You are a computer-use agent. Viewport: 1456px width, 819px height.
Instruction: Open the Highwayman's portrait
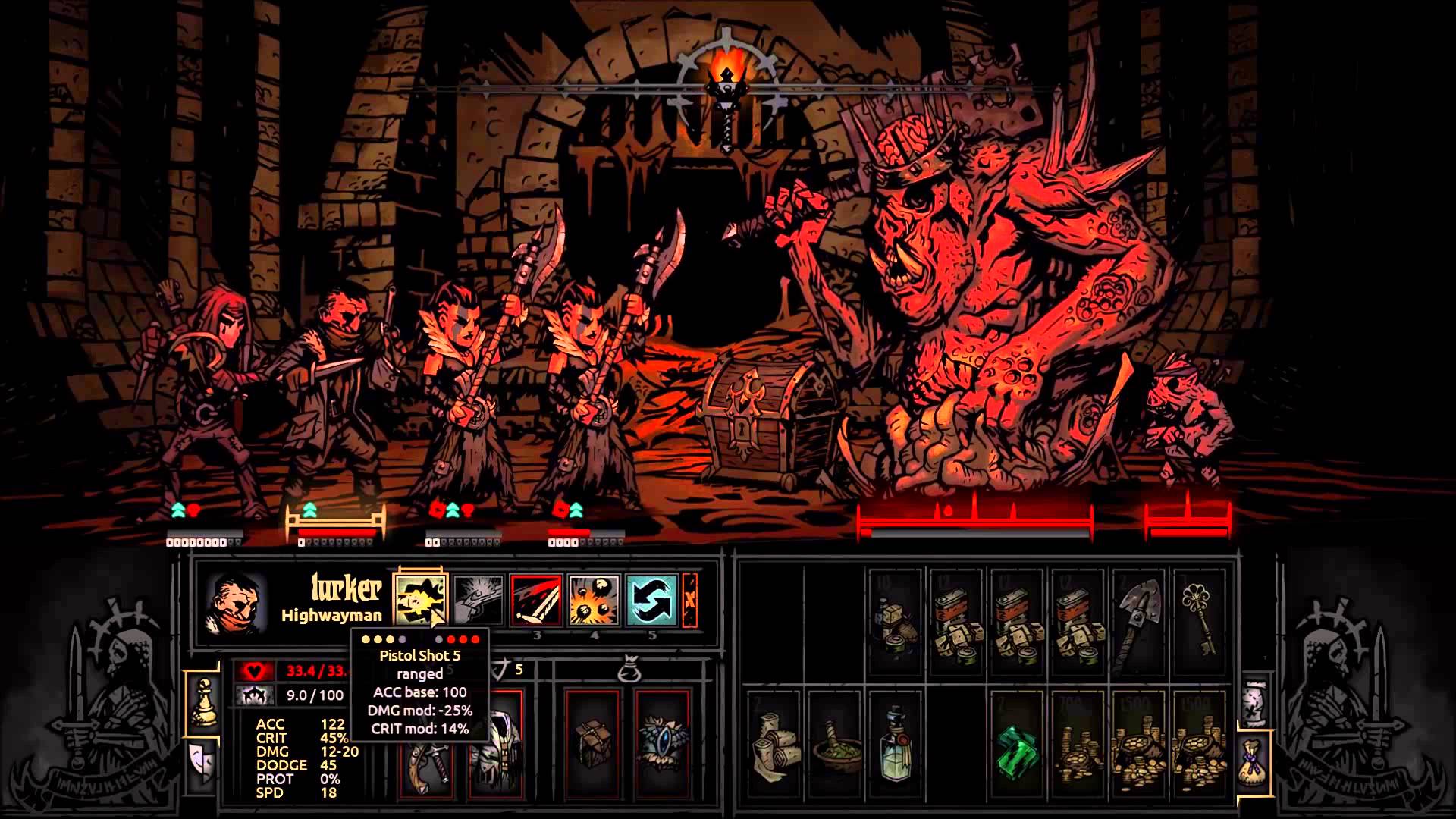237,603
